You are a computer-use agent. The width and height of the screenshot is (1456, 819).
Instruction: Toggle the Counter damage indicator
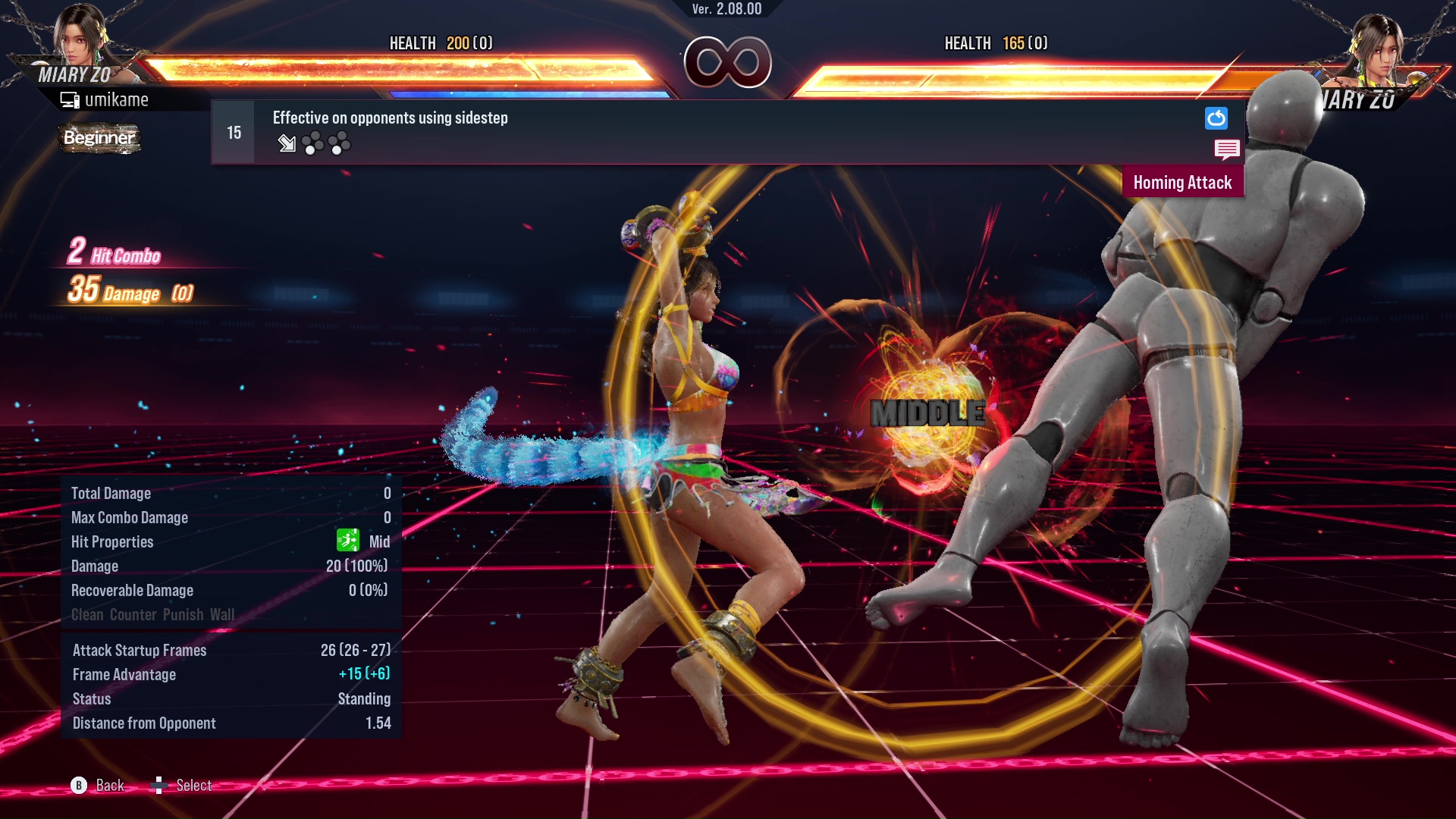click(x=133, y=614)
